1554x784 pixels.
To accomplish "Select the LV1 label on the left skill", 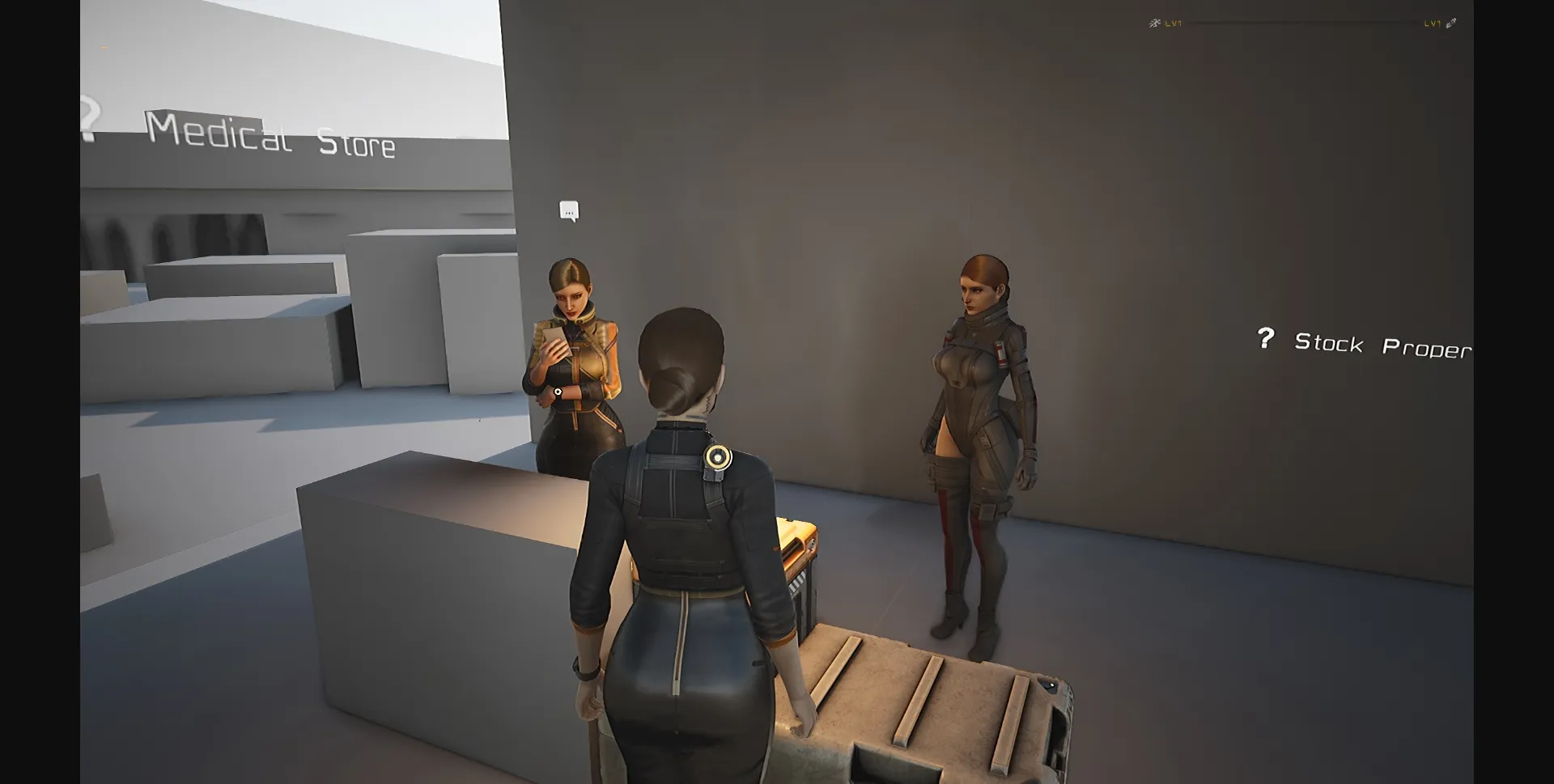I will tap(1173, 23).
